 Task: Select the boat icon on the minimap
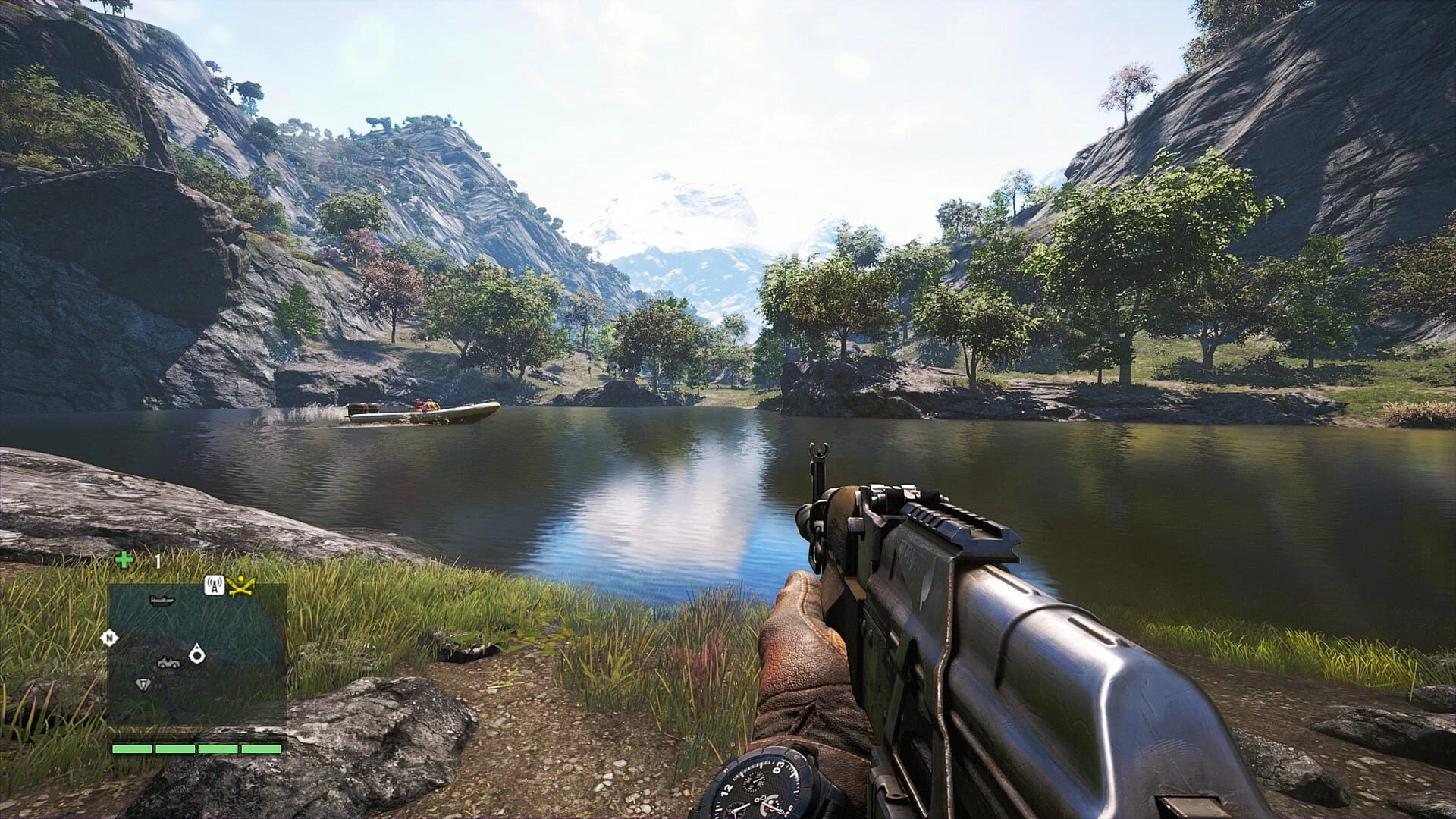tap(162, 601)
